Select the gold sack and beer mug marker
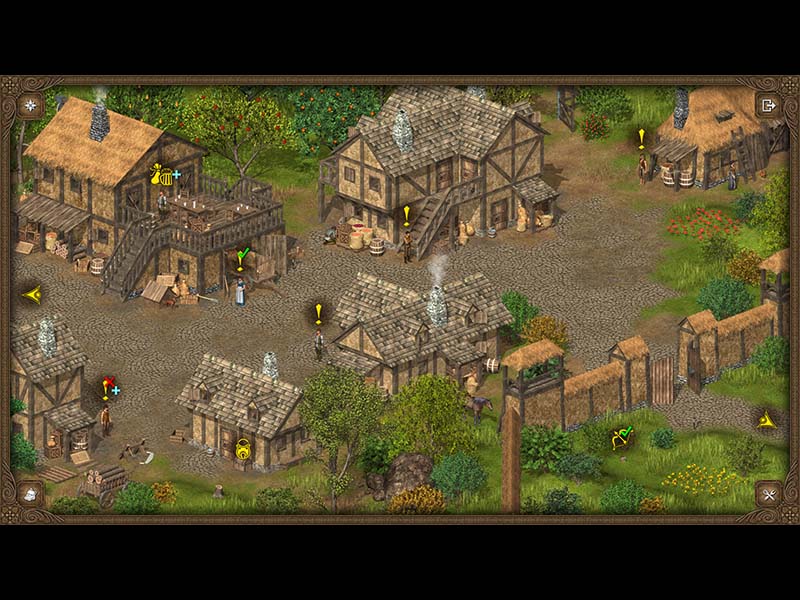 [163, 175]
